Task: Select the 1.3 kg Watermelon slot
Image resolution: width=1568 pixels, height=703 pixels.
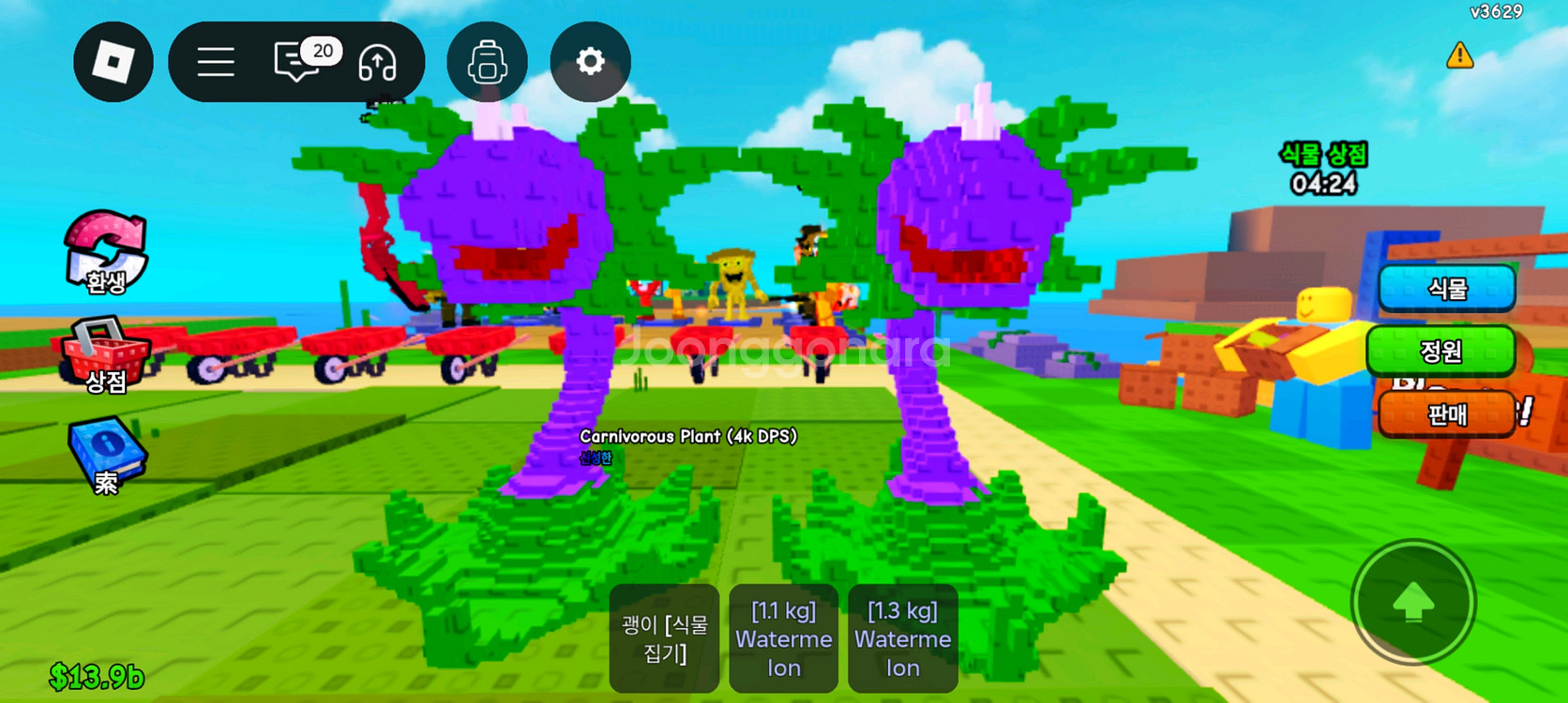Action: (902, 638)
